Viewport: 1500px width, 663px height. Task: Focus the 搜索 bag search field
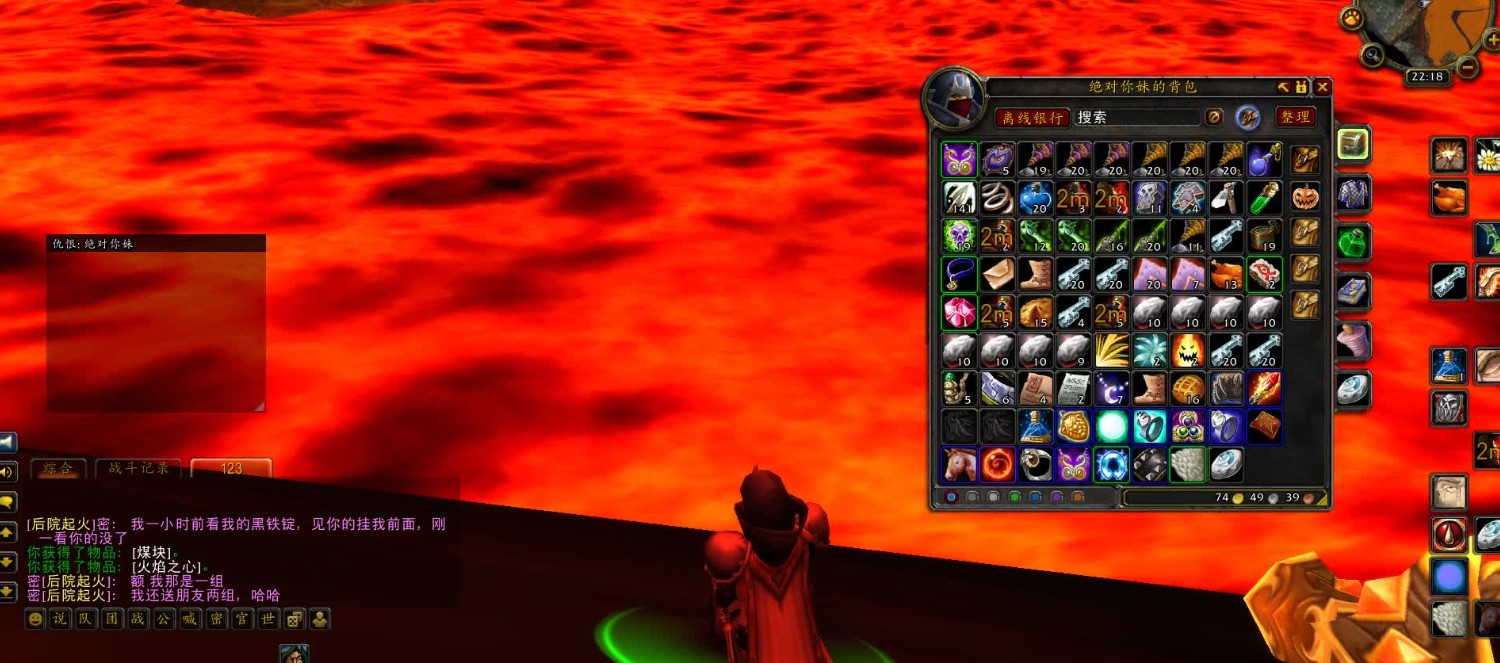pyautogui.click(x=1136, y=117)
